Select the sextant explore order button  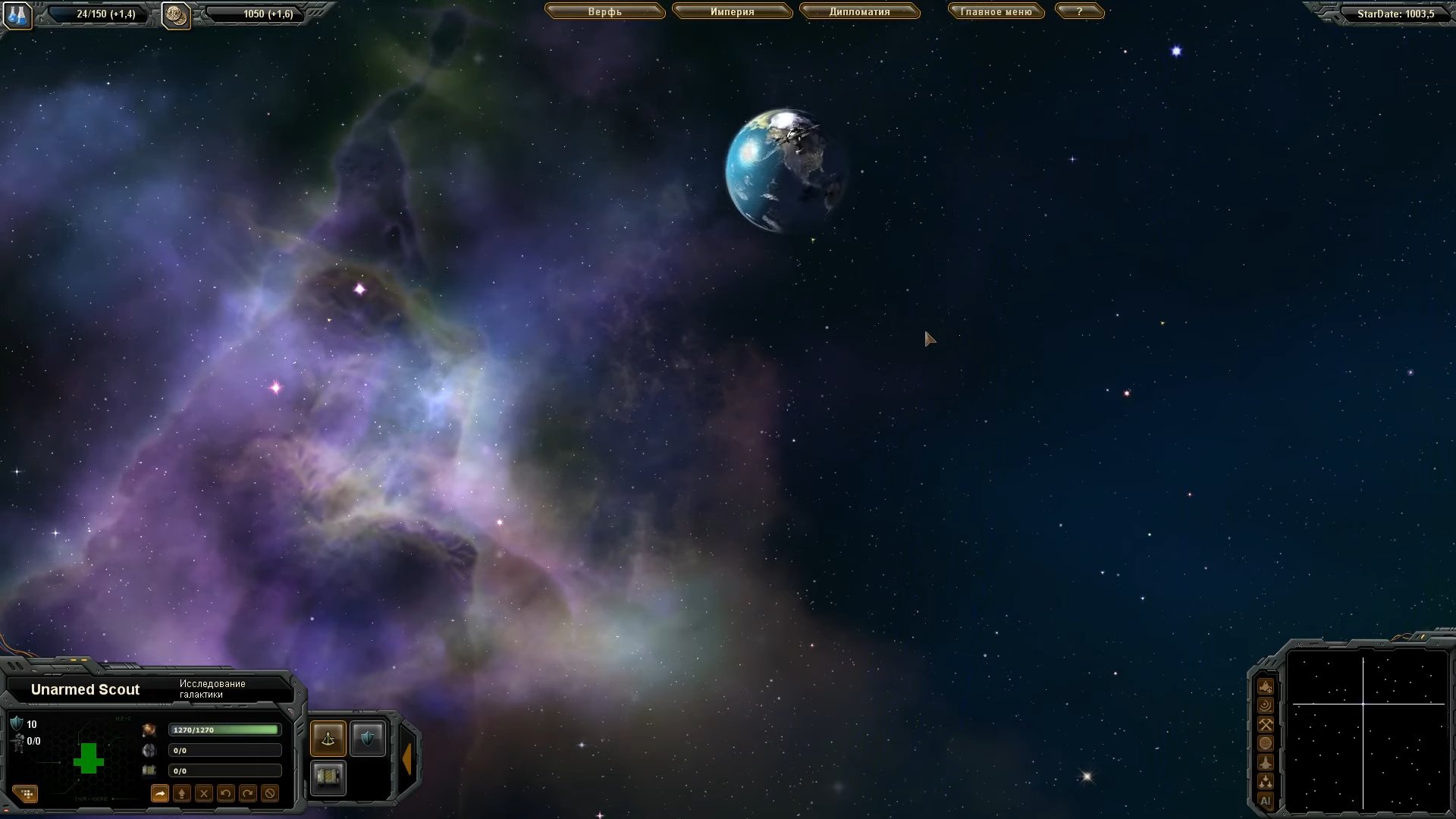tap(328, 739)
